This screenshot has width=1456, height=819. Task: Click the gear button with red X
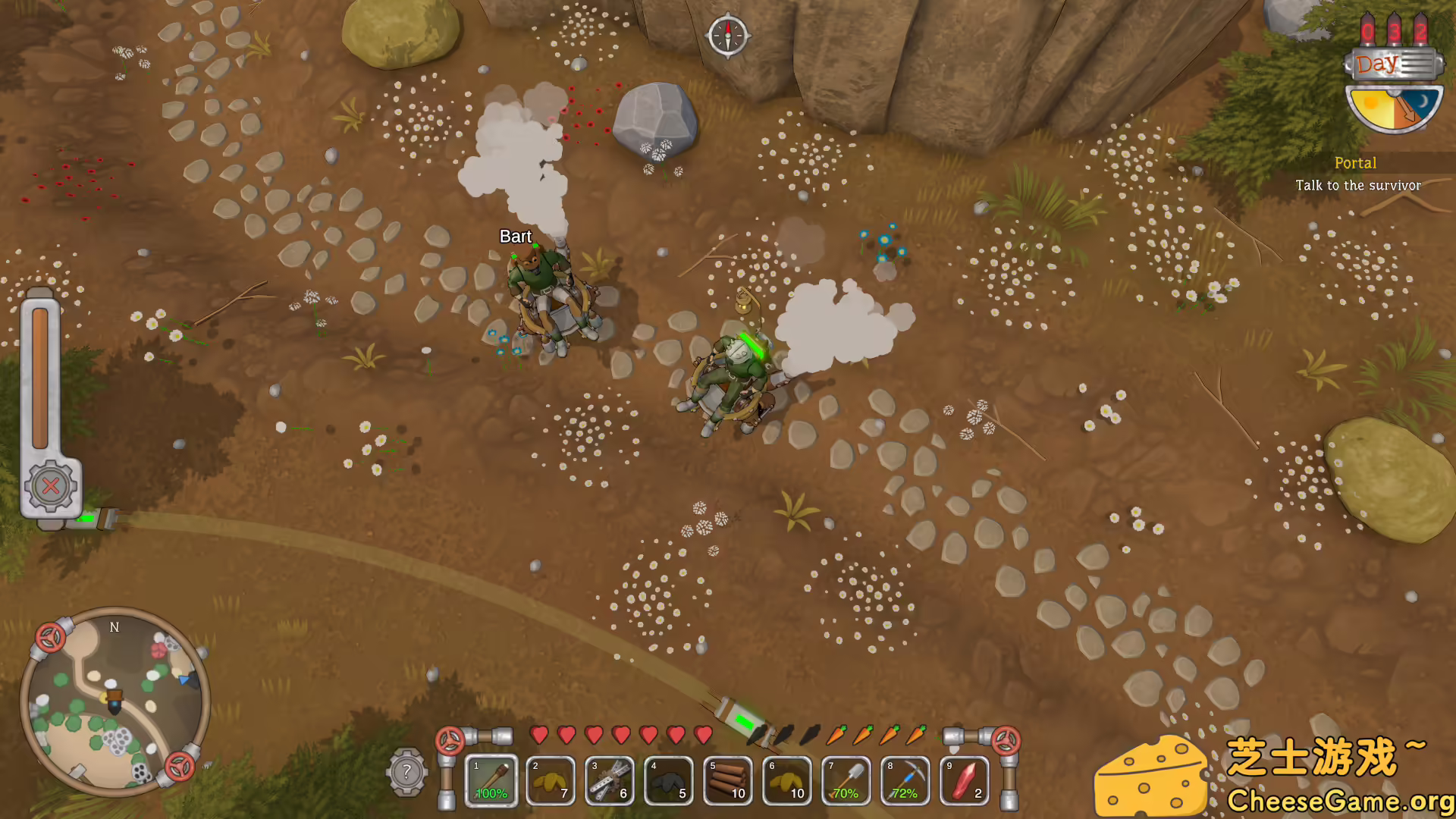(51, 486)
